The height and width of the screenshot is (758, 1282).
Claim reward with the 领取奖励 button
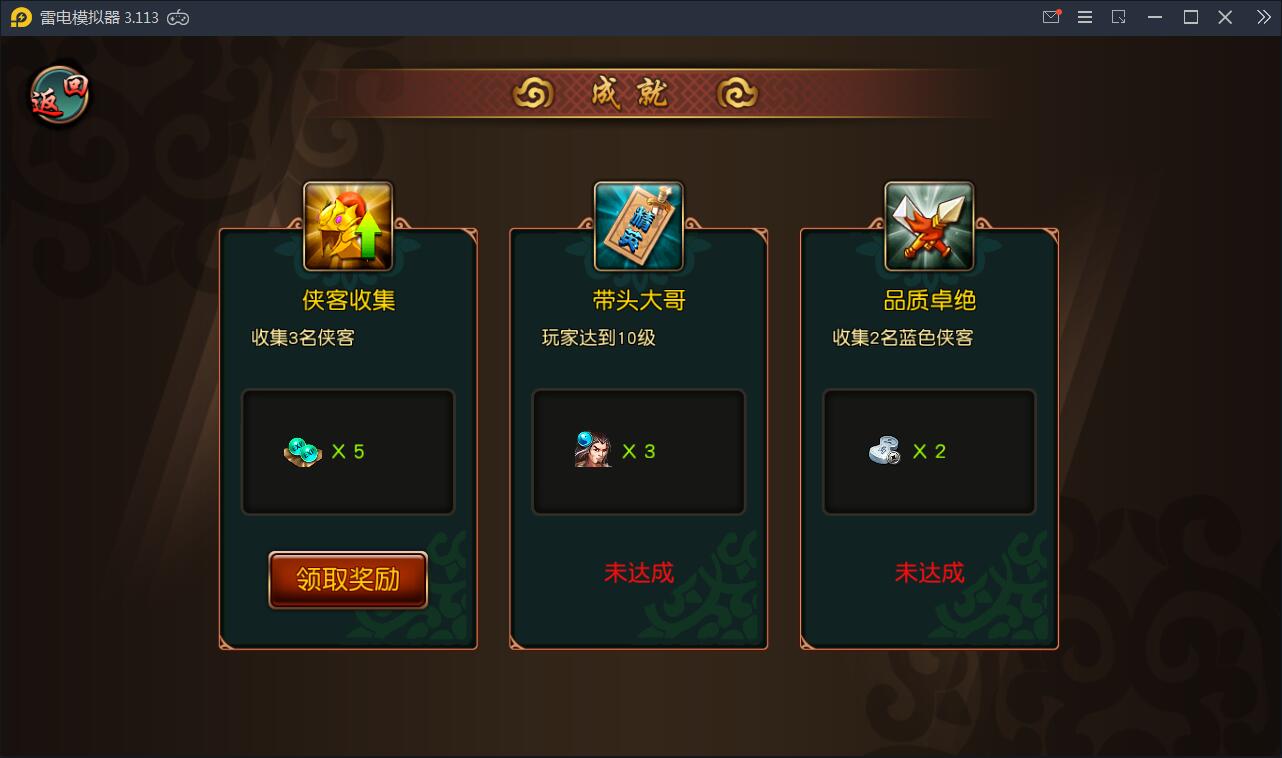point(347,580)
